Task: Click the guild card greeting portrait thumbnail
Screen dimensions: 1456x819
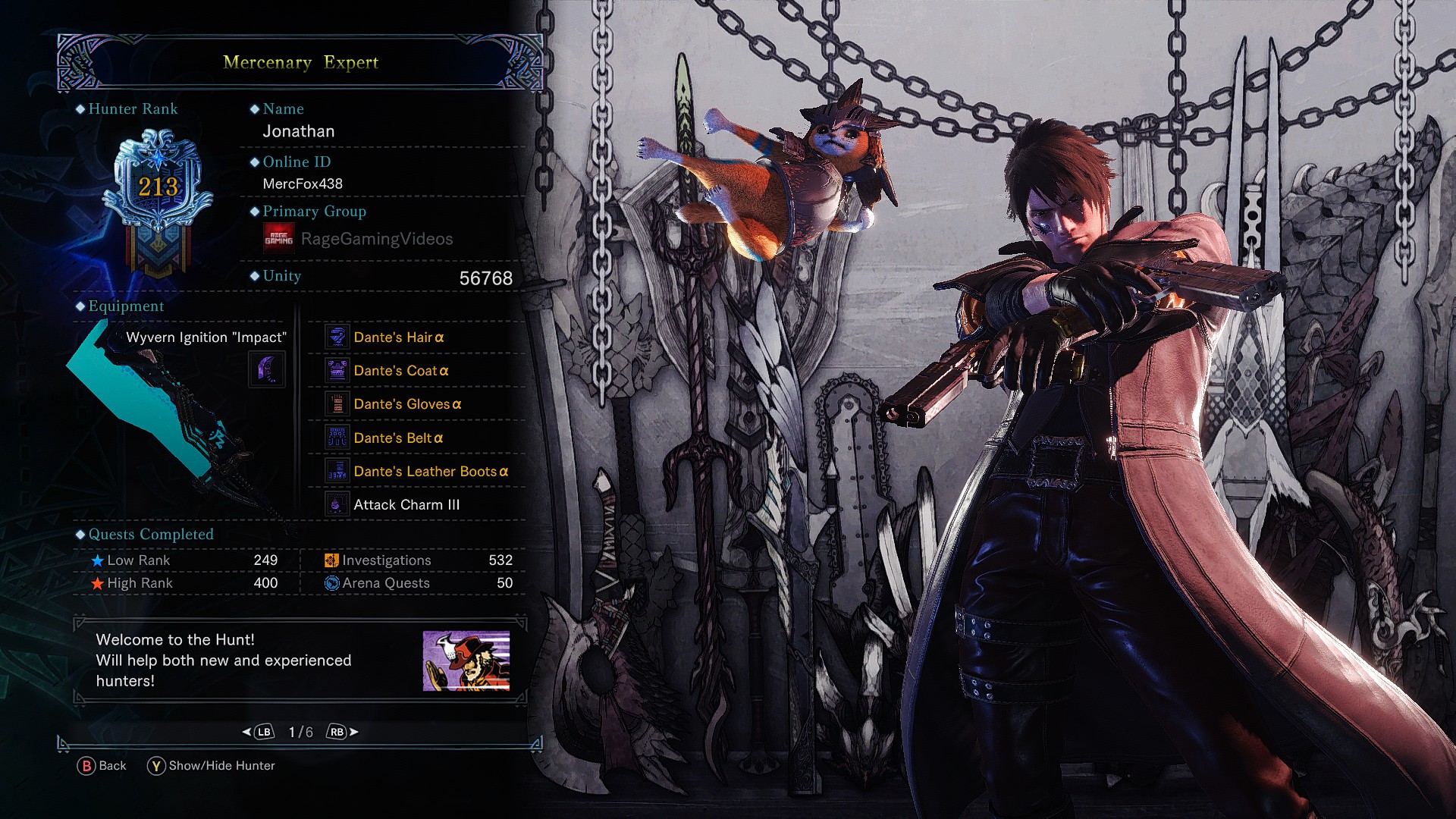Action: (466, 661)
